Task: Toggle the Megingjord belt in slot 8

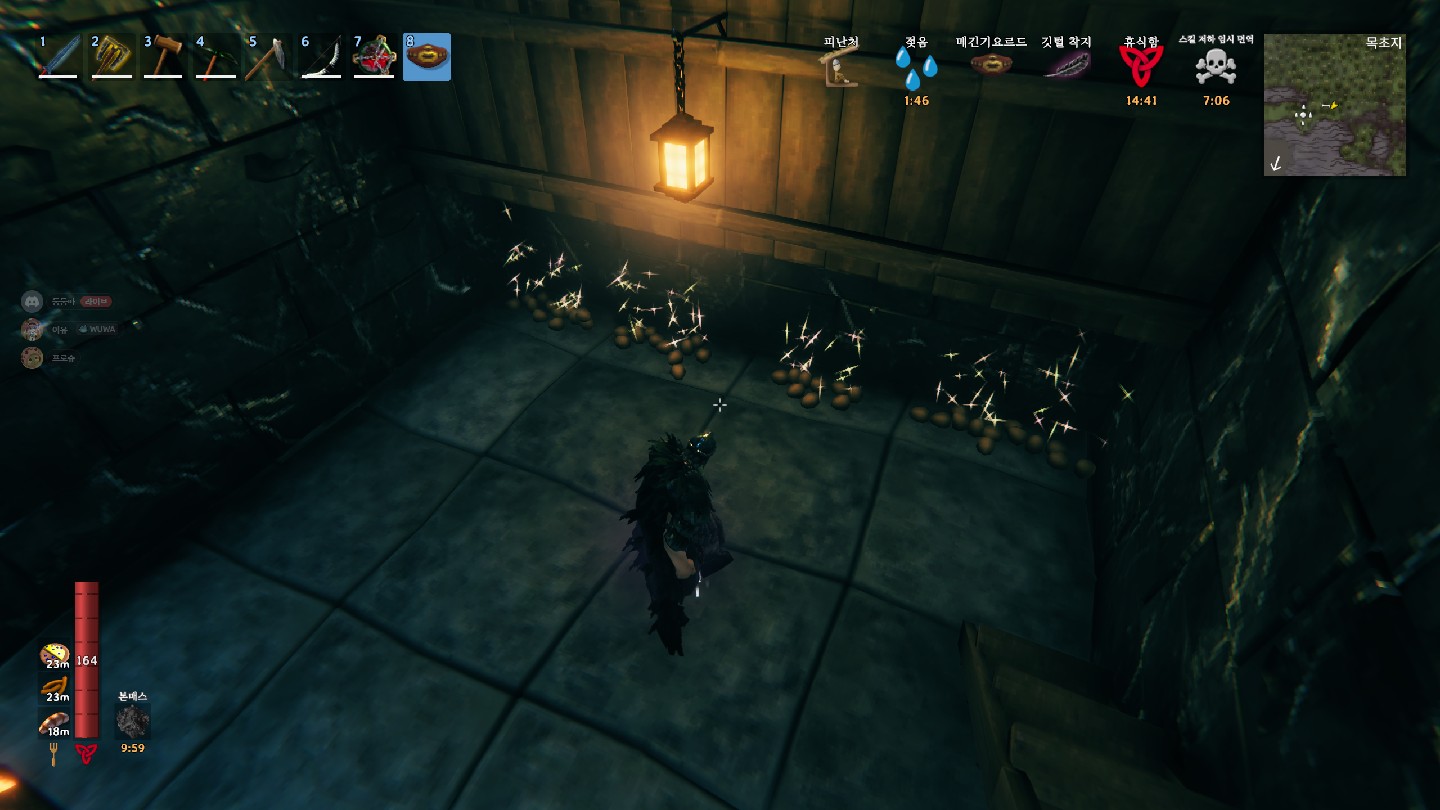Action: [427, 57]
